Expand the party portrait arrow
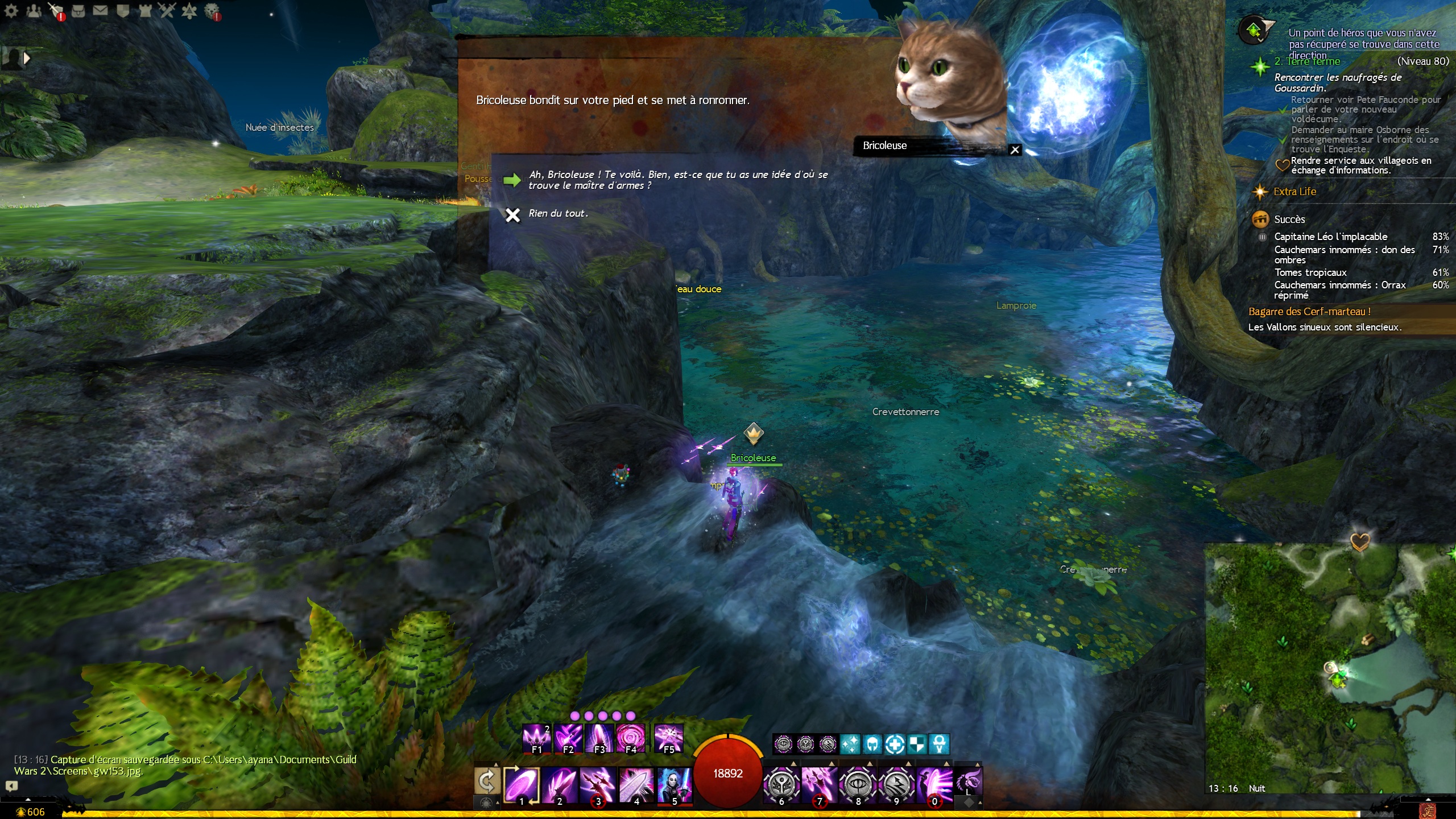The height and width of the screenshot is (819, 1456). point(26,57)
